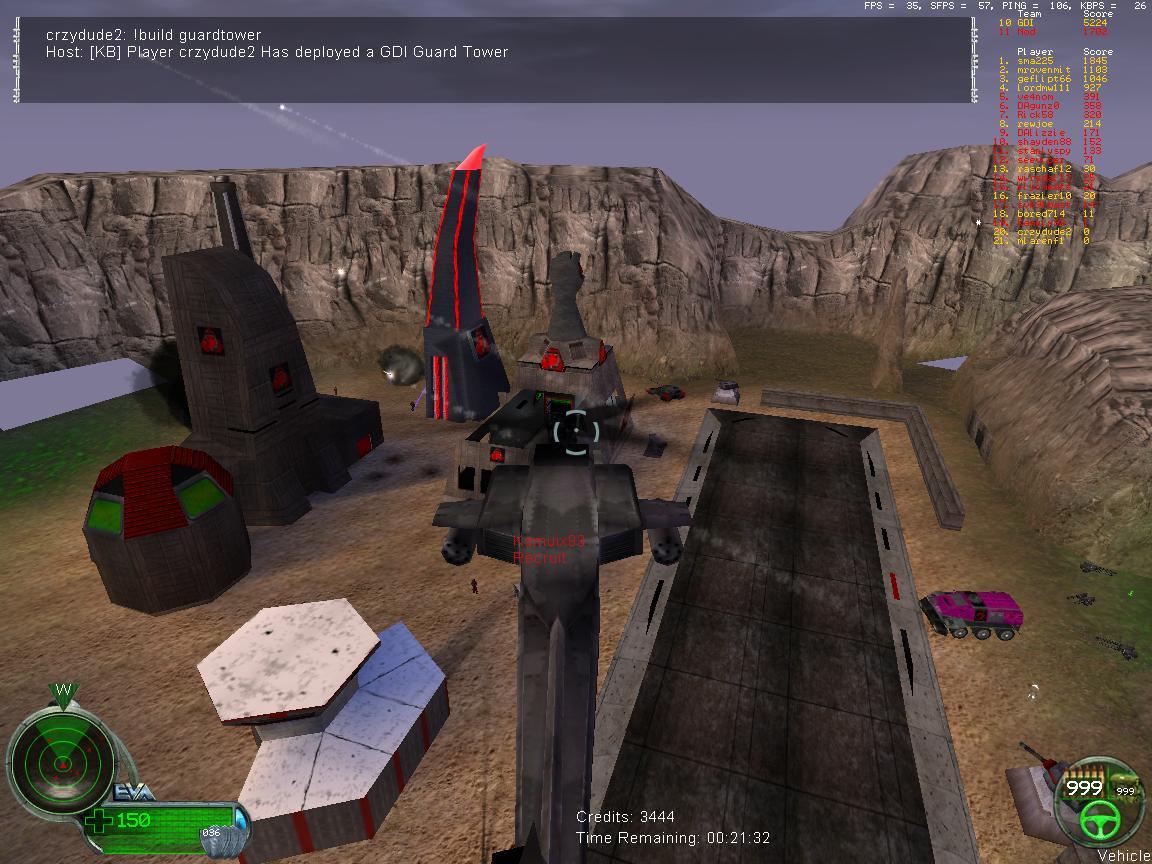The width and height of the screenshot is (1152, 864).
Task: Click the compass W heading marker
Action: 63,691
